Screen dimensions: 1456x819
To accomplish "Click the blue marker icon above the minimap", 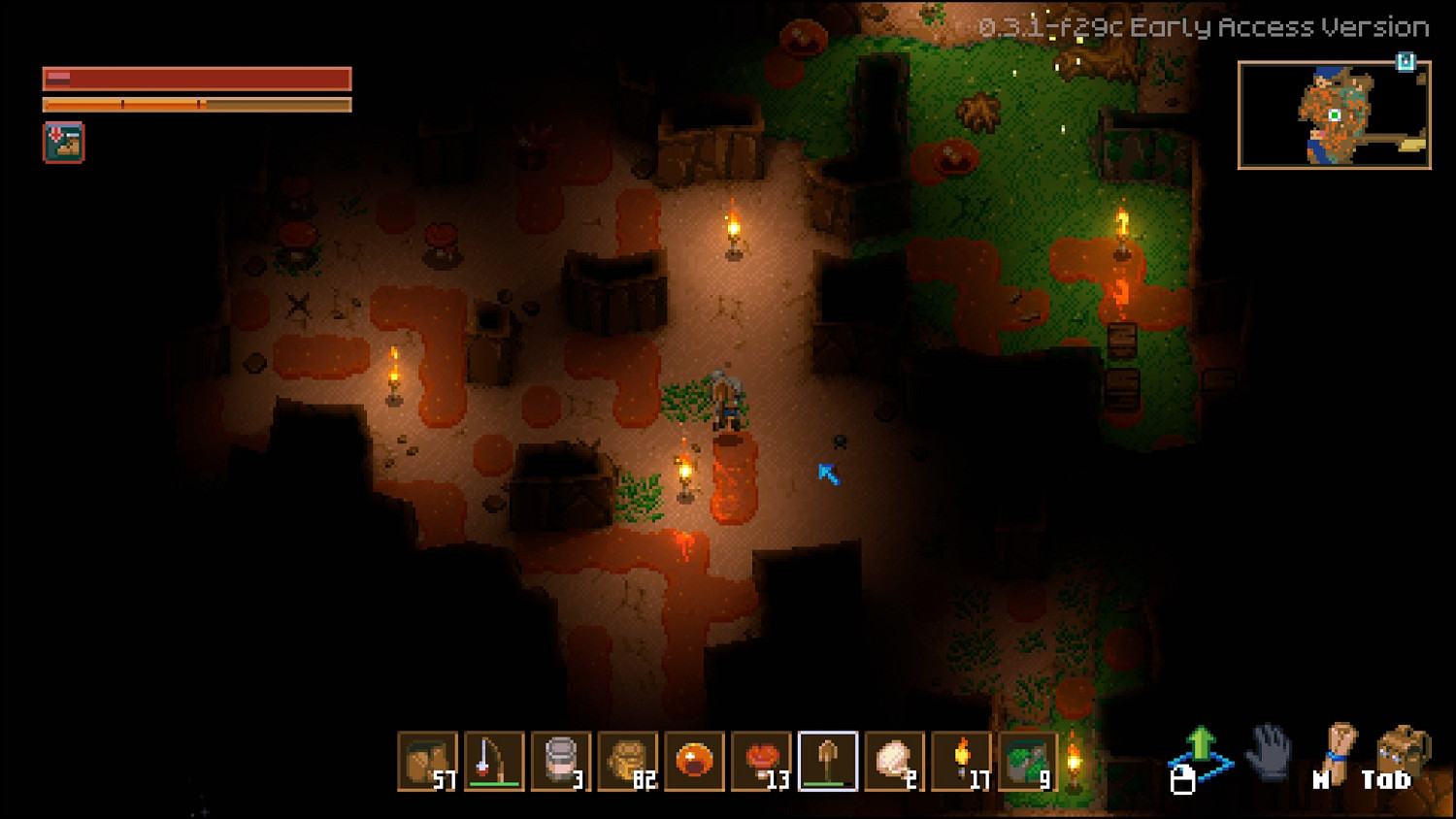I will coord(1405,63).
